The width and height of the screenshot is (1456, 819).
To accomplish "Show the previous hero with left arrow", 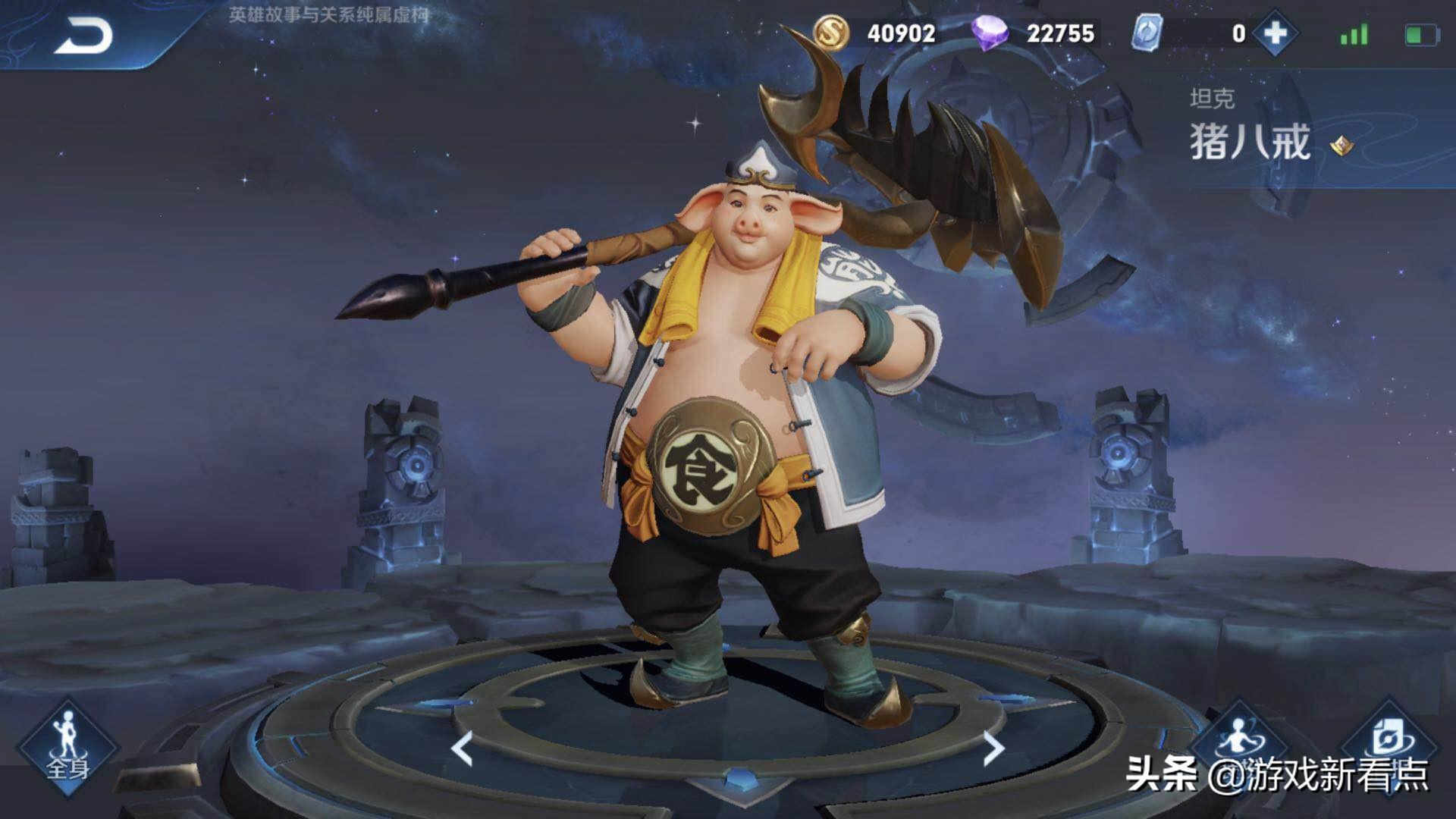I will tap(462, 748).
